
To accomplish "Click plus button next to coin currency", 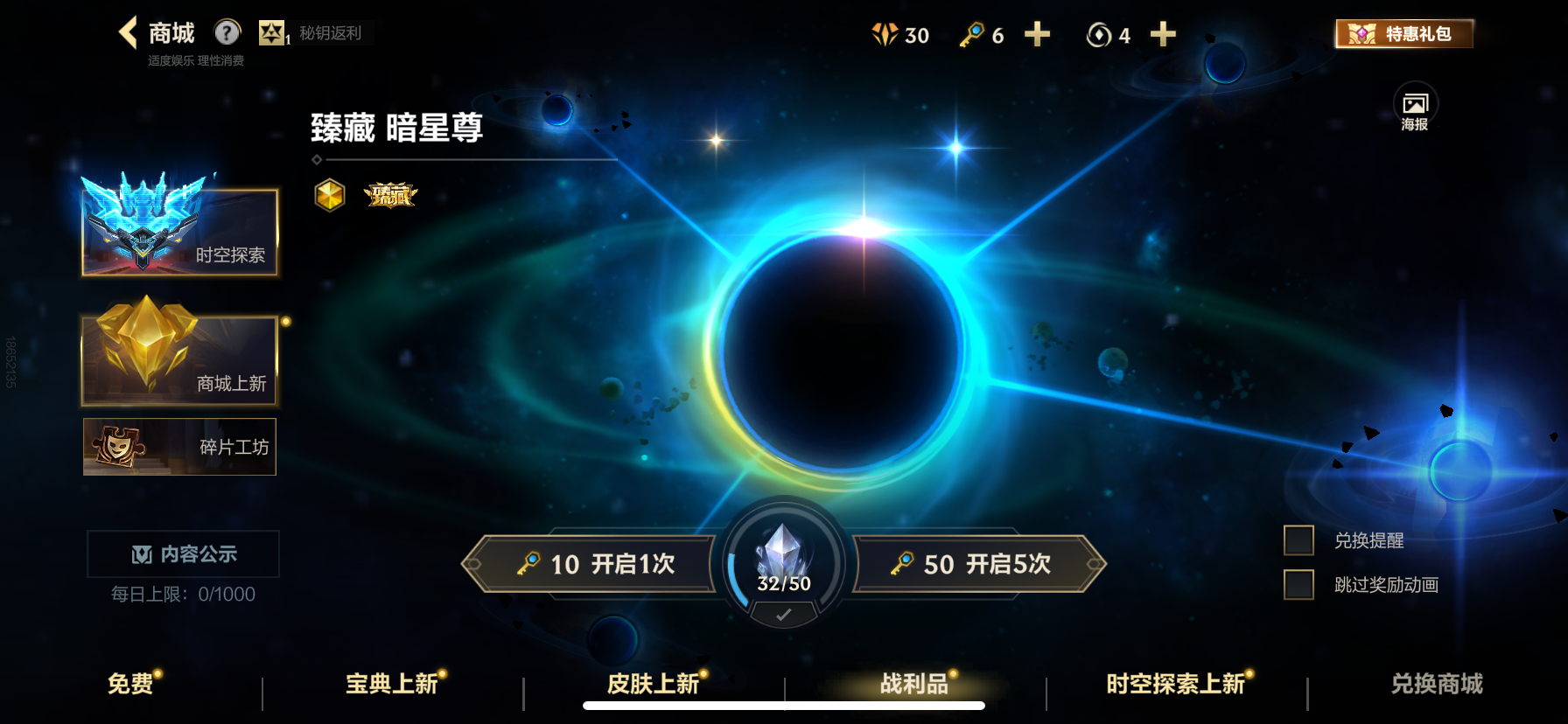I will tap(1163, 35).
